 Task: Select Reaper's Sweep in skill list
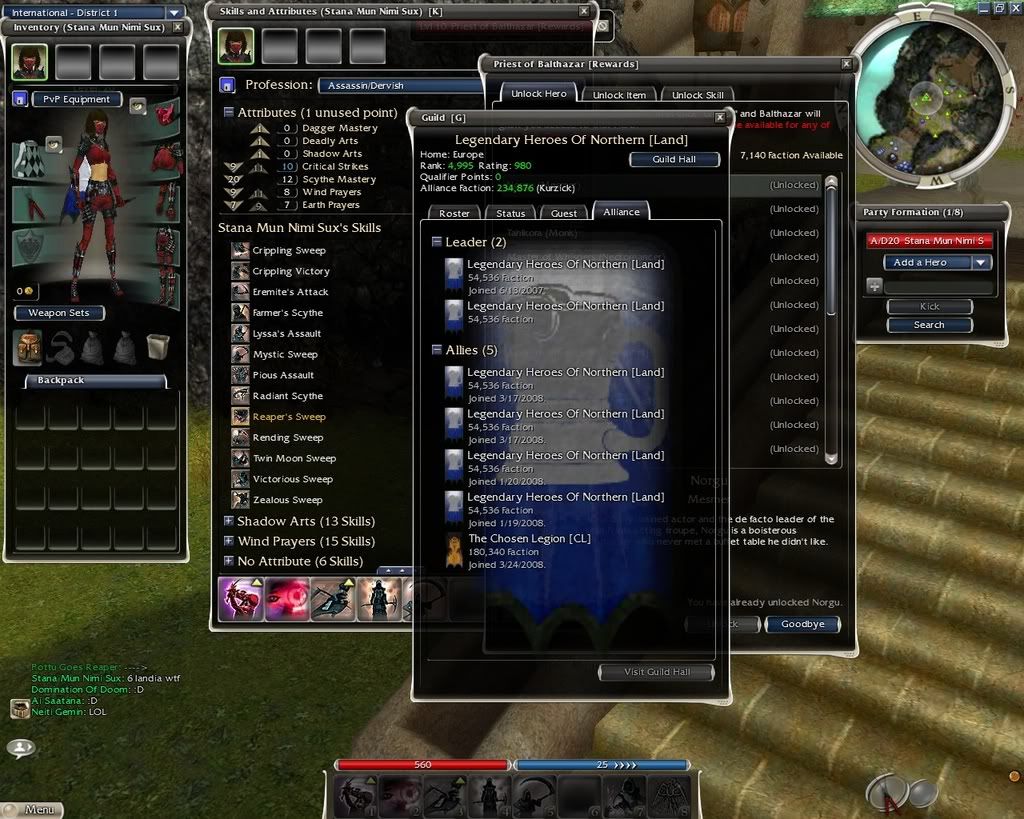click(x=288, y=417)
